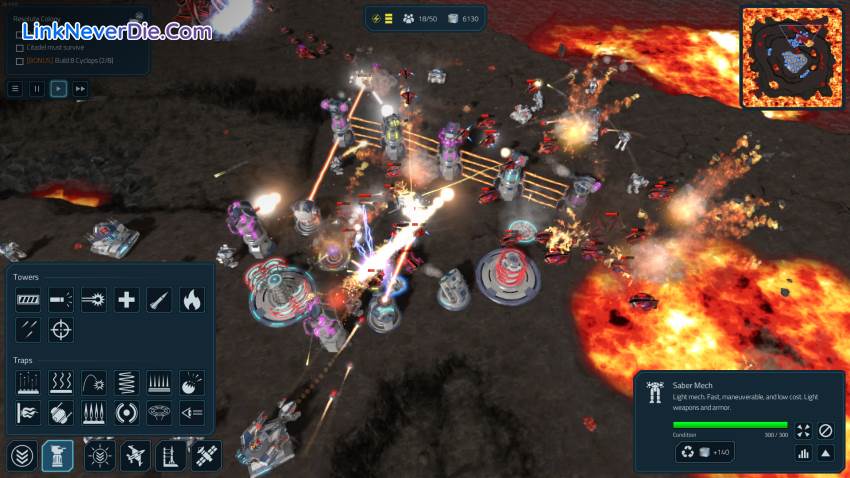Image resolution: width=850 pixels, height=478 pixels.
Task: Pick the crosshair targeting tower
Action: pos(61,328)
